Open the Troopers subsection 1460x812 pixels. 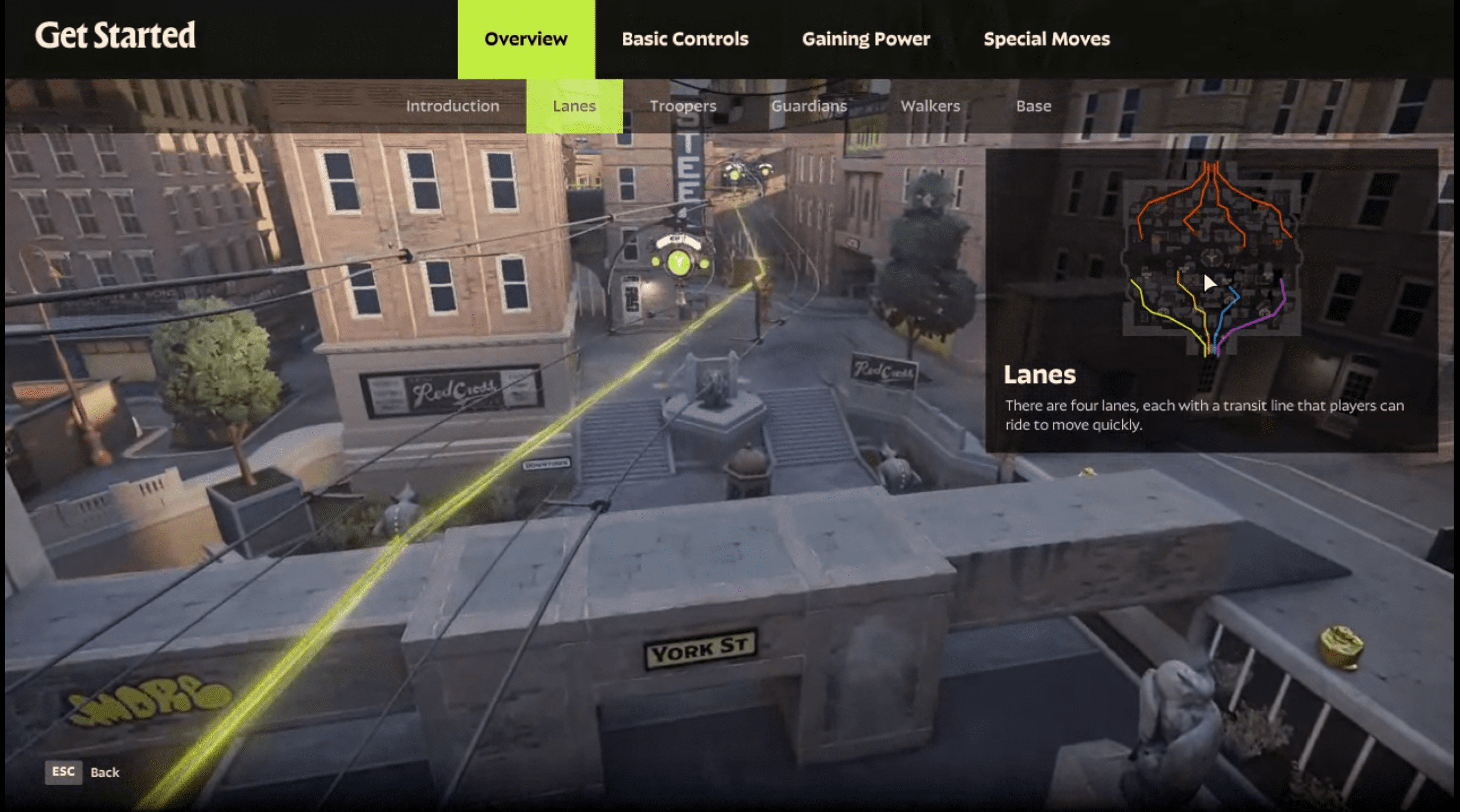(x=683, y=106)
